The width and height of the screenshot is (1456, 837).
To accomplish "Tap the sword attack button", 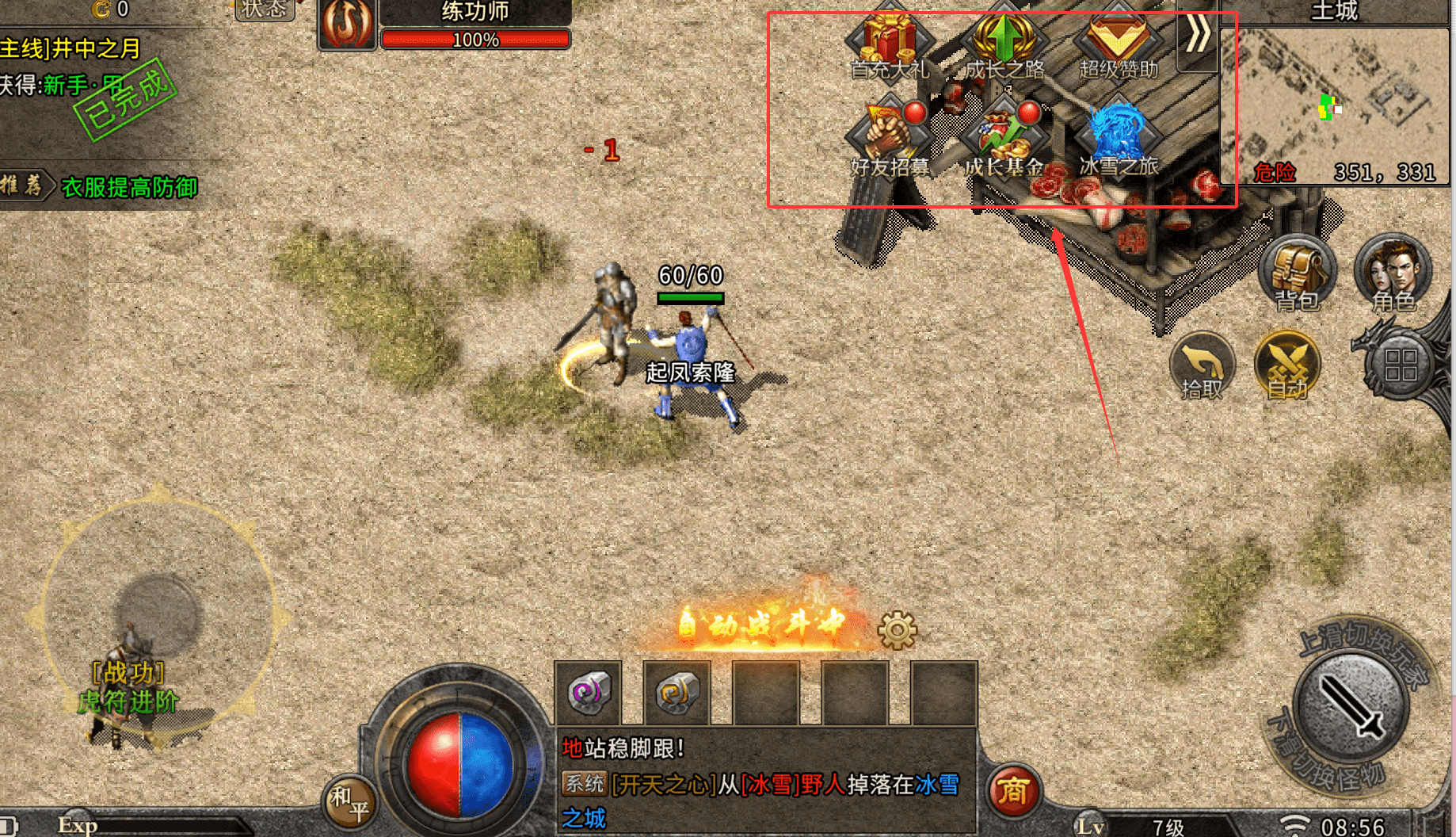I will point(1351,705).
